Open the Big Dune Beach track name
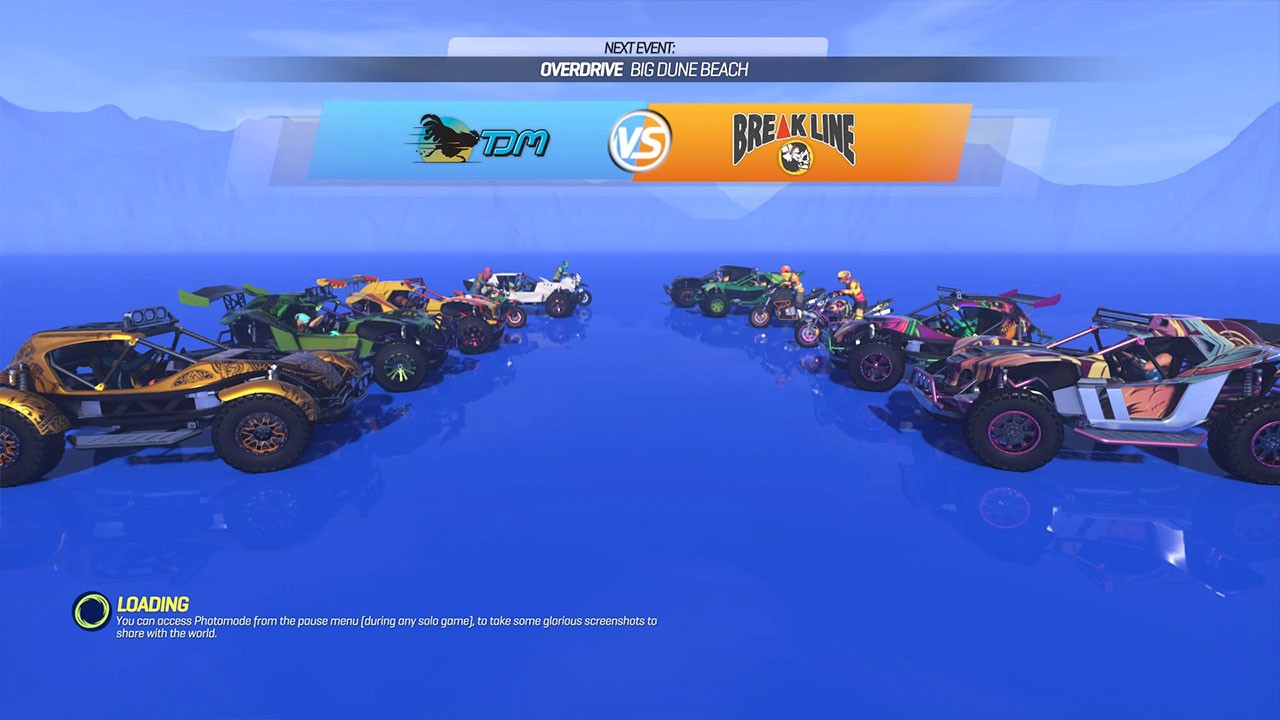Screen dimensions: 1280x720 (690, 70)
